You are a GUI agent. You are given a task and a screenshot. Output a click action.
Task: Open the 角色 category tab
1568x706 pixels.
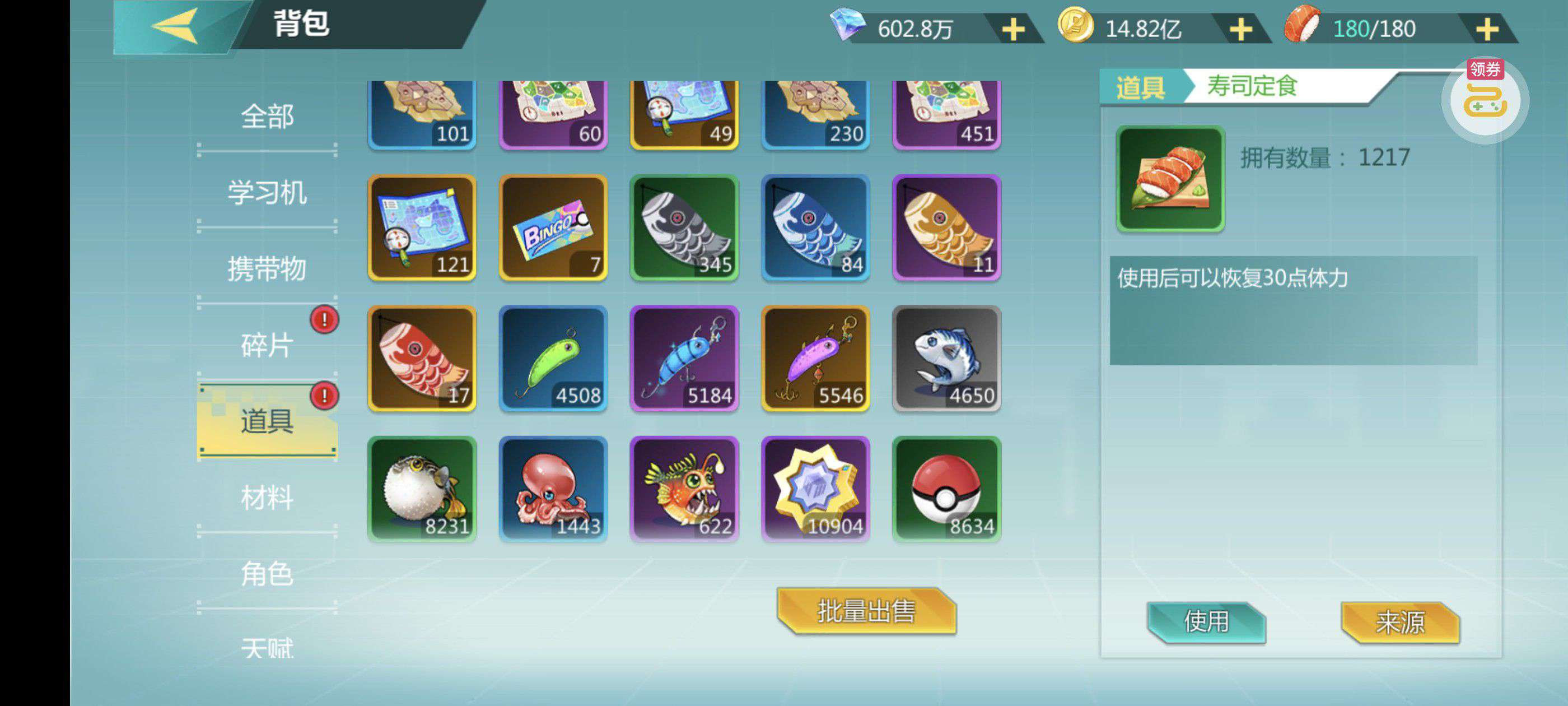[267, 573]
